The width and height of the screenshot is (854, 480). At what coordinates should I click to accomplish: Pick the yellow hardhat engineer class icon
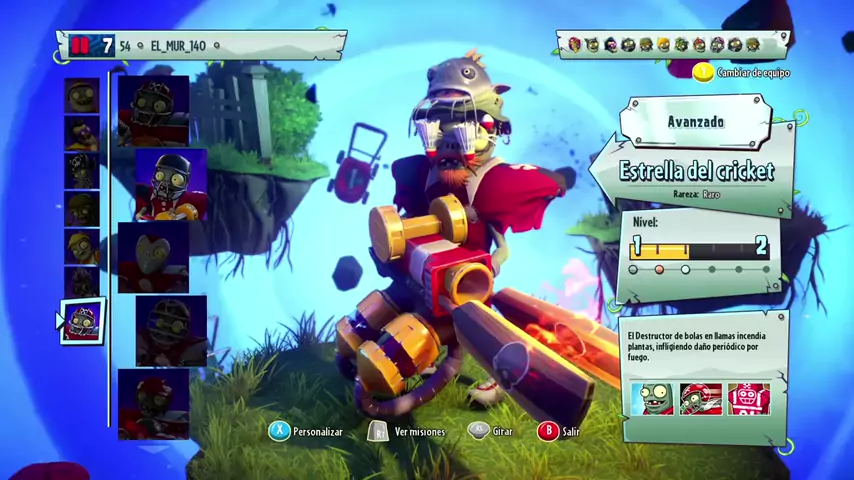pyautogui.click(x=81, y=247)
